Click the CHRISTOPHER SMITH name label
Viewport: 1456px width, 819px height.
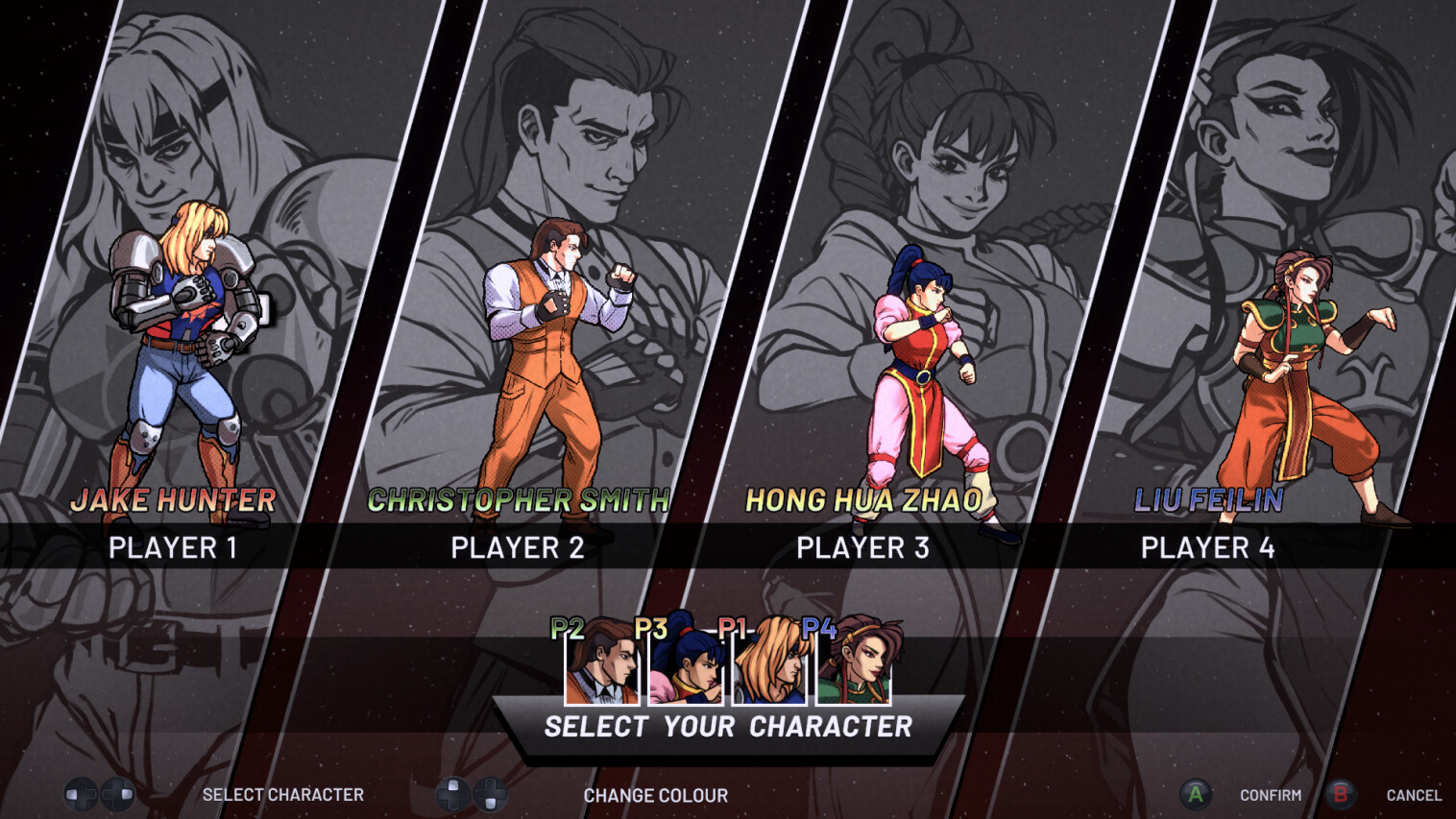519,499
